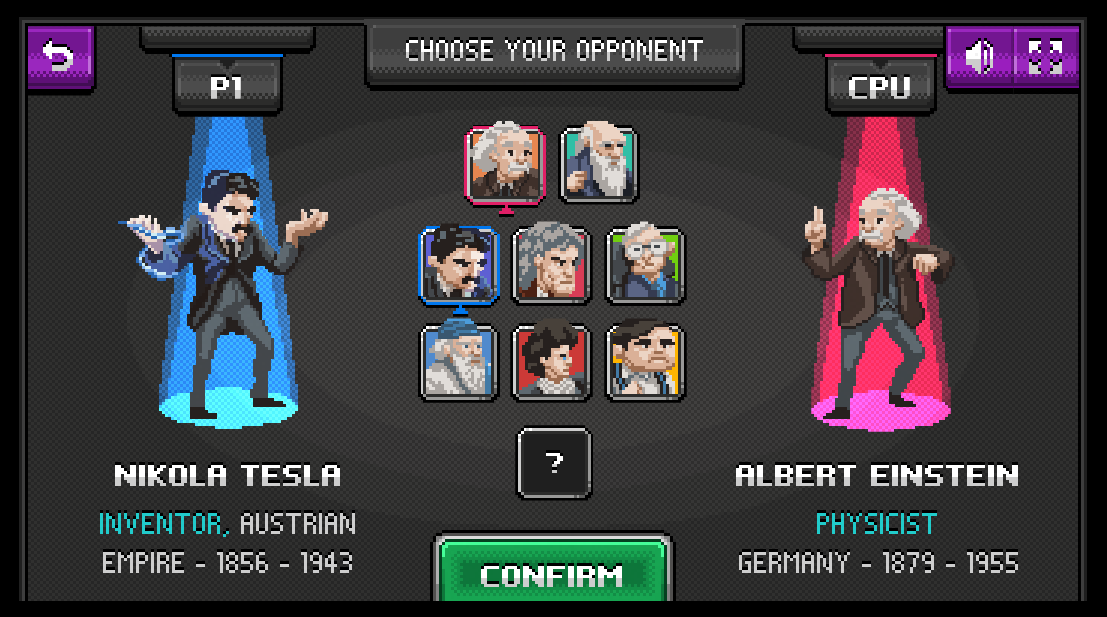Enter fullscreen mode
1107x617 pixels.
1046,57
